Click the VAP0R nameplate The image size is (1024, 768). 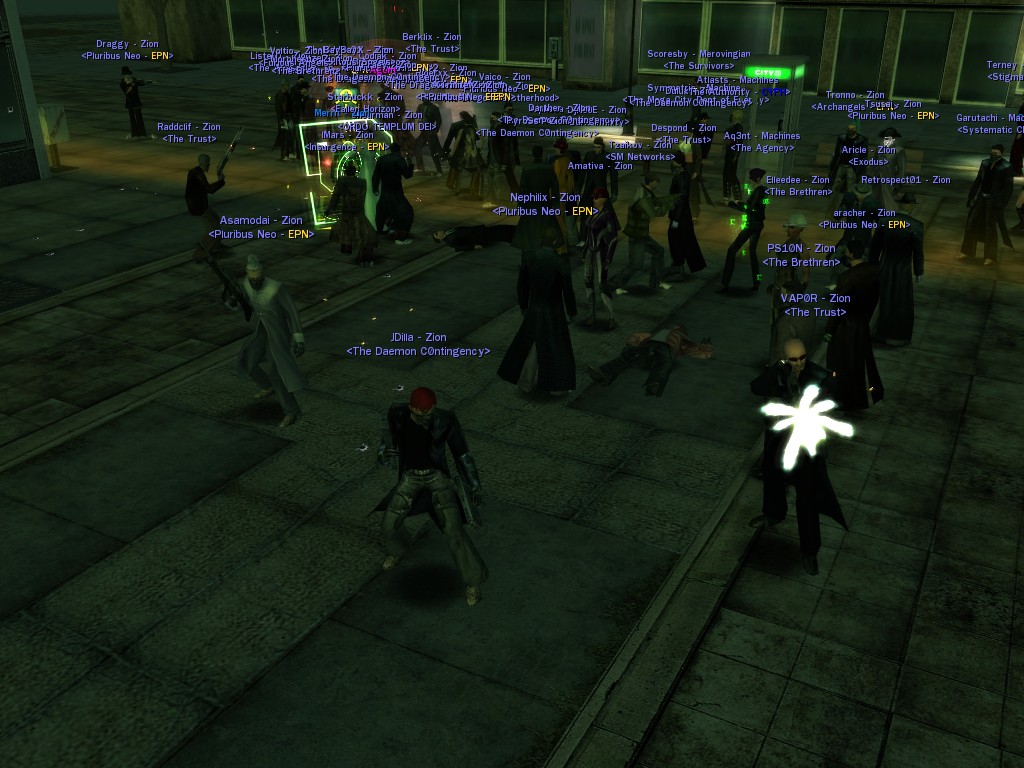point(815,298)
